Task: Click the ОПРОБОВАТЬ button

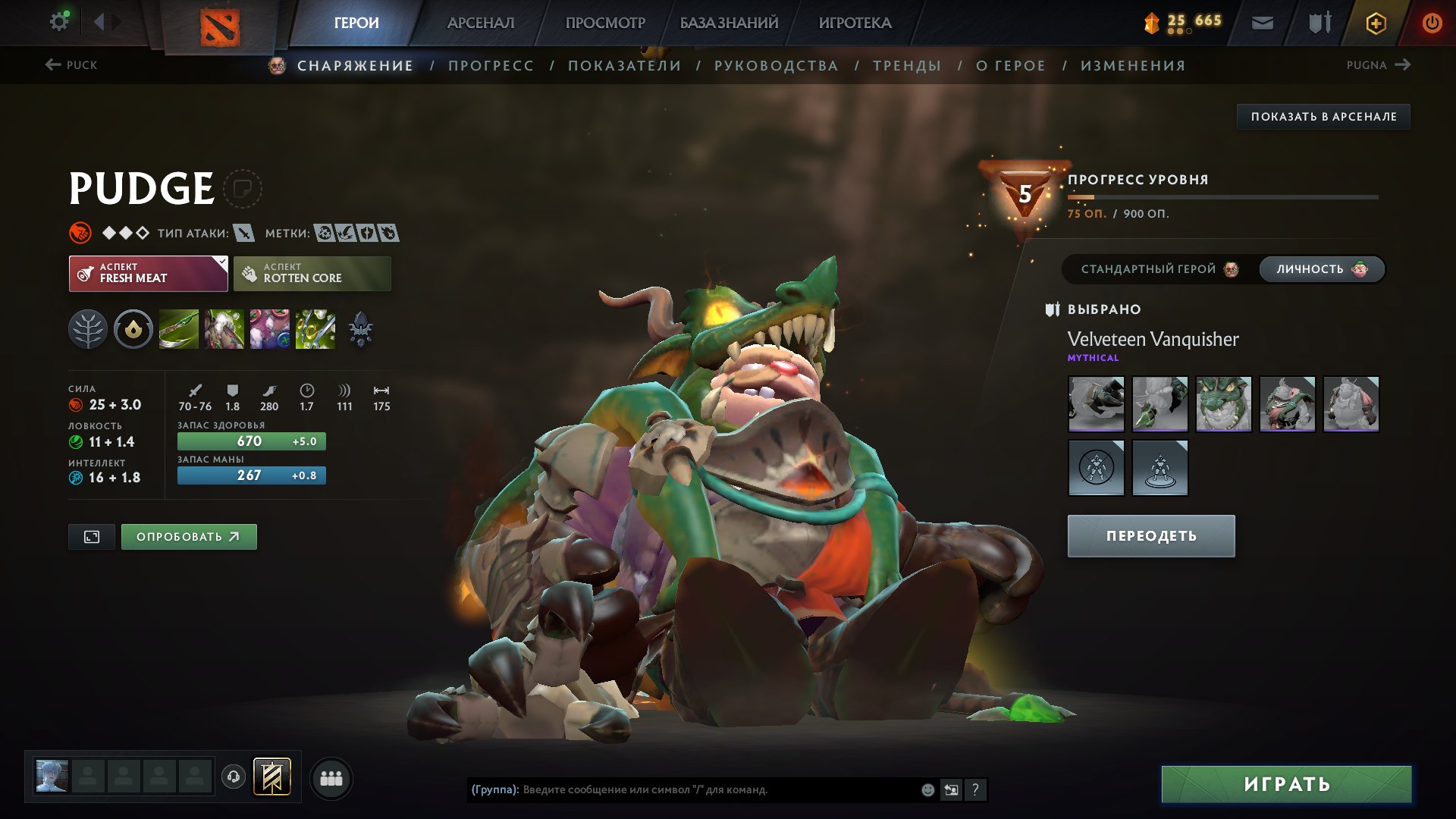Action: 188,535
